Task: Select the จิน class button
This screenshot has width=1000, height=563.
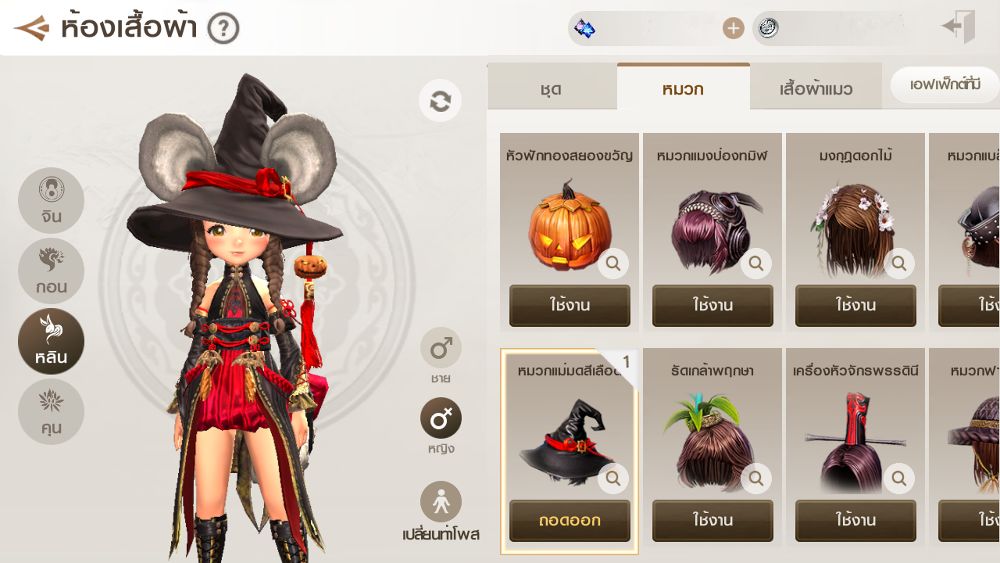Action: tap(51, 200)
